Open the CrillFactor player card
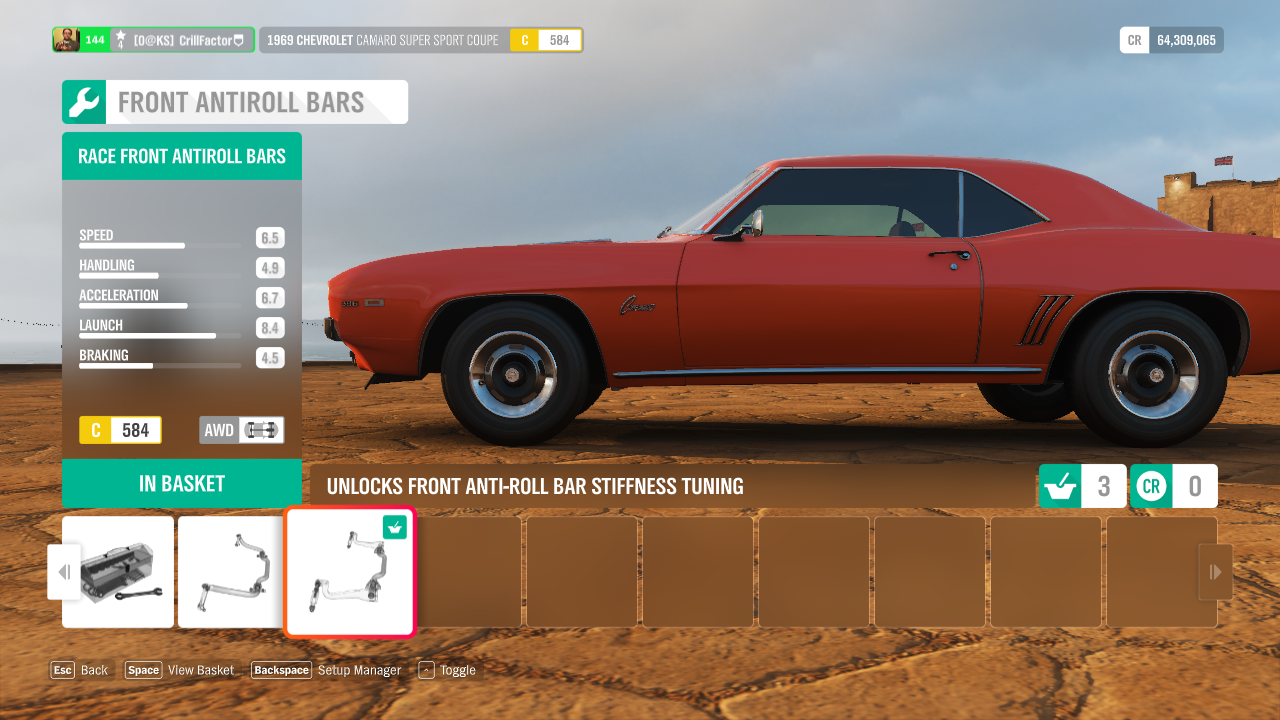Viewport: 1280px width, 720px height. click(153, 40)
